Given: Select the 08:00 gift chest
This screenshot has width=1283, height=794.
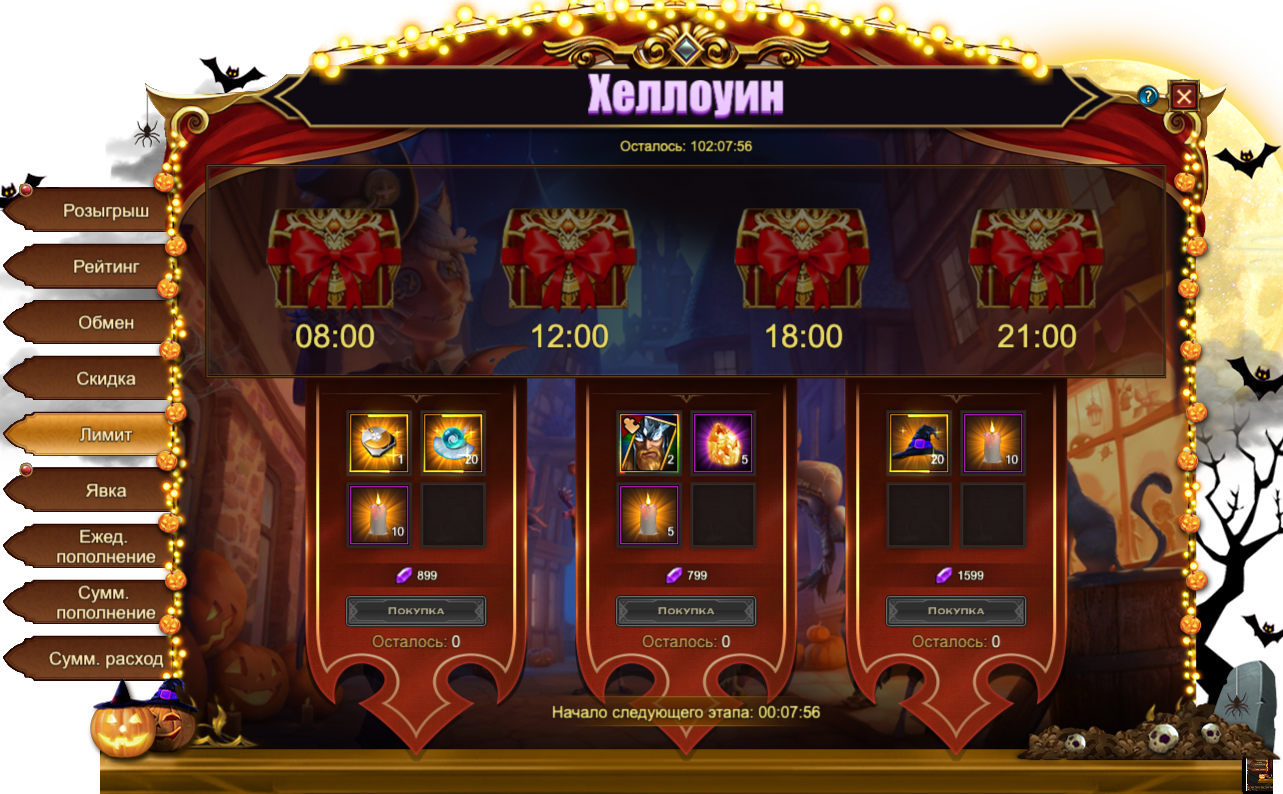Looking at the screenshot, I should click(x=334, y=262).
